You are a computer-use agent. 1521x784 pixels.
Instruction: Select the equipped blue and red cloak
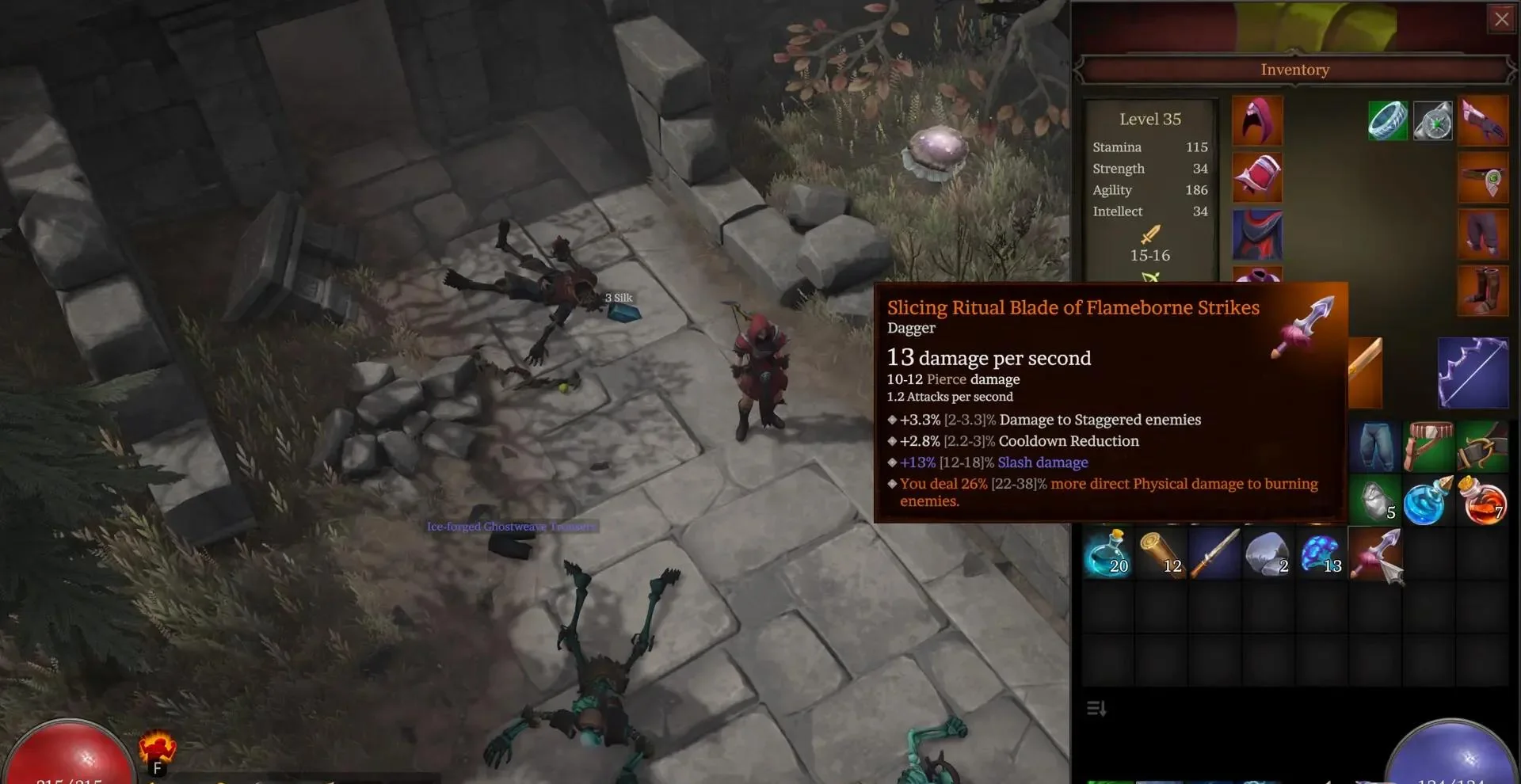[1257, 234]
